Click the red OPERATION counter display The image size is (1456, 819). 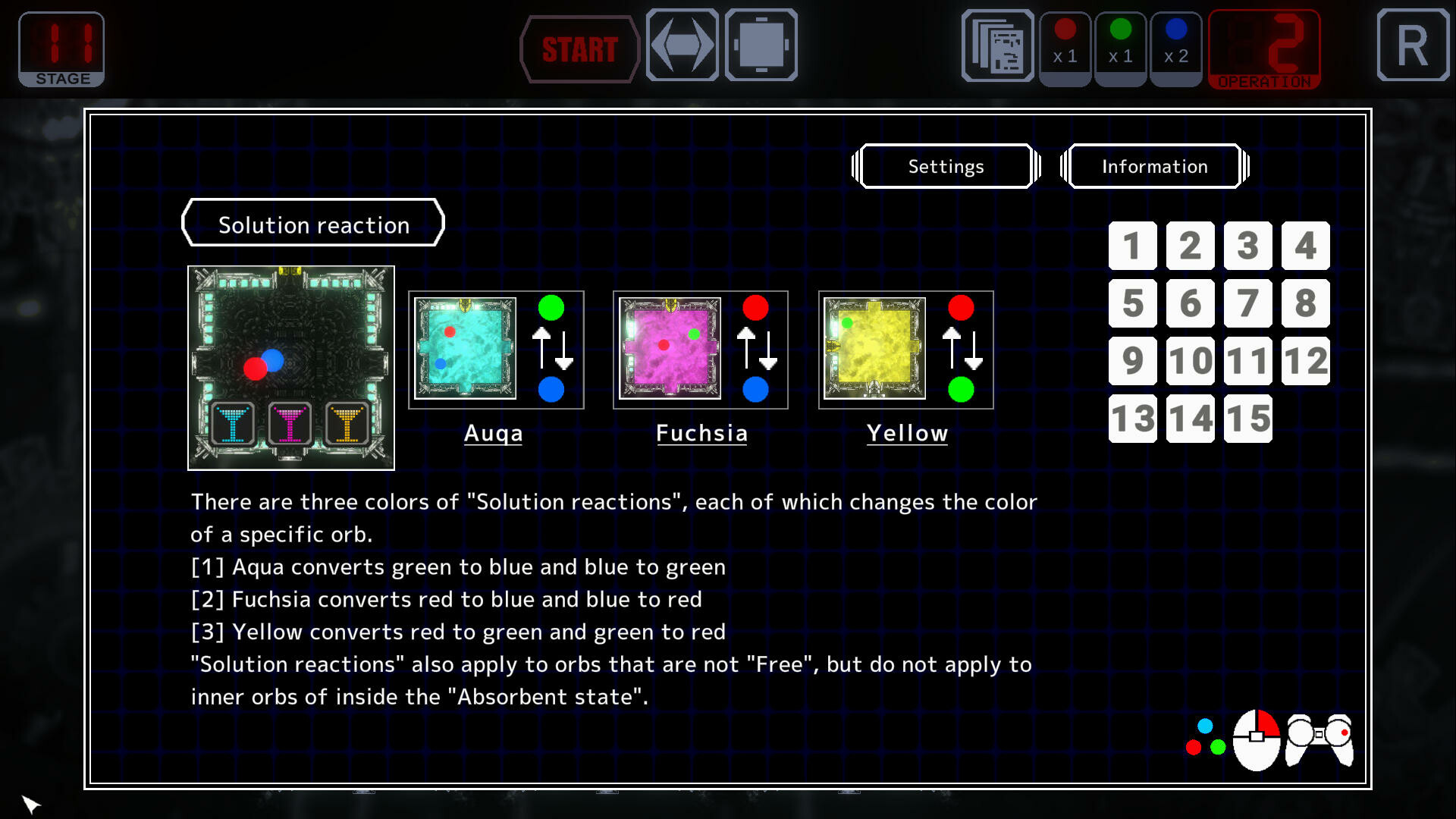pos(1263,48)
